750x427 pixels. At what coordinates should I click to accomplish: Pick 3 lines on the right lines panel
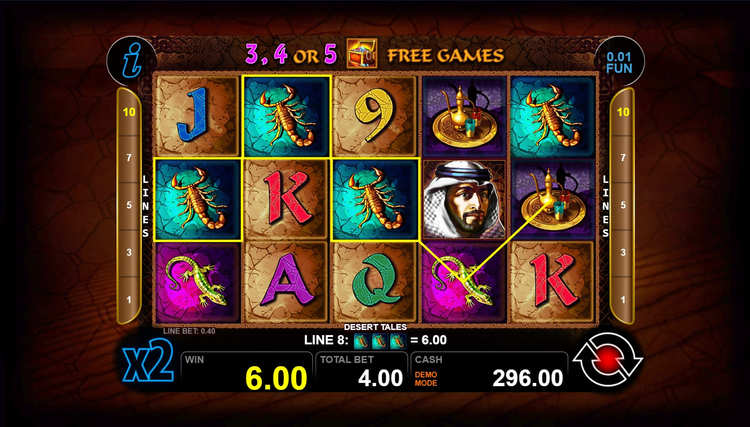point(625,252)
